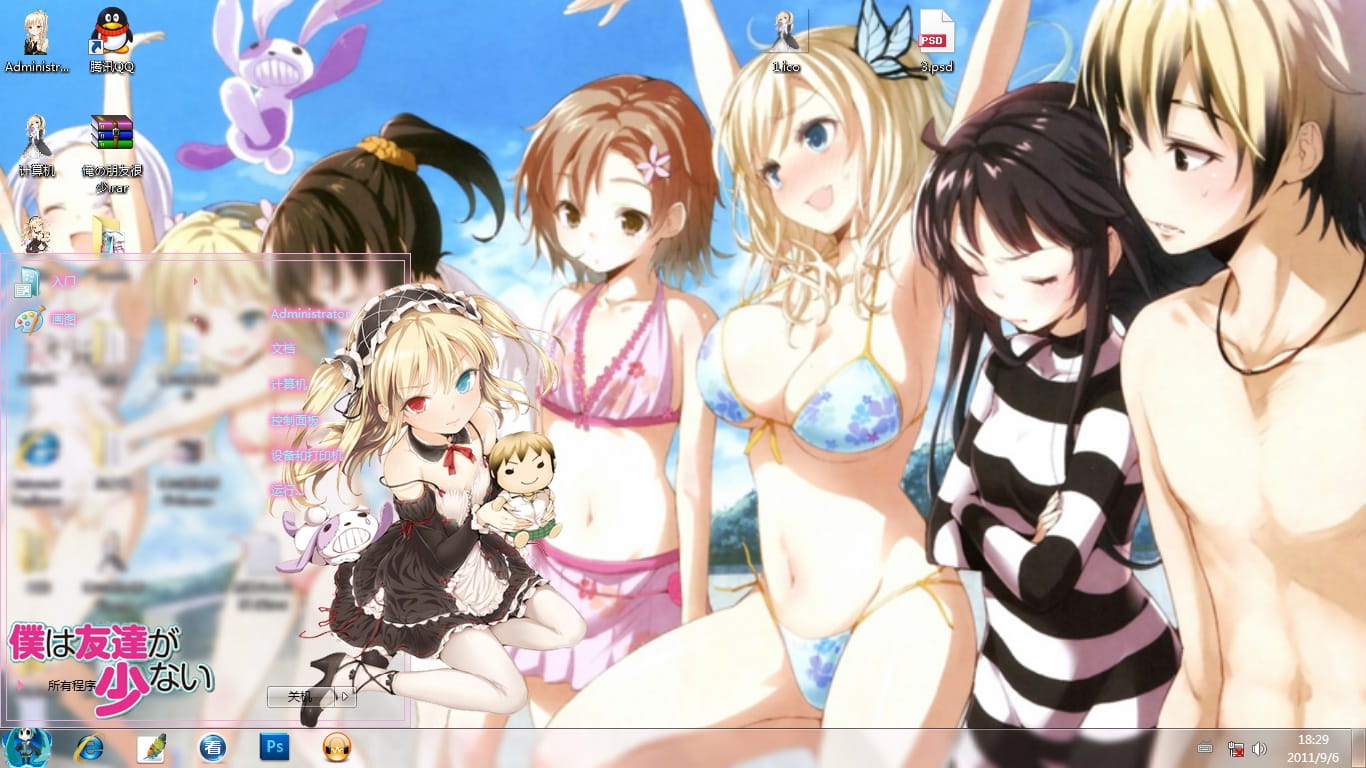Launch Internet Explorer on the taskbar

90,748
